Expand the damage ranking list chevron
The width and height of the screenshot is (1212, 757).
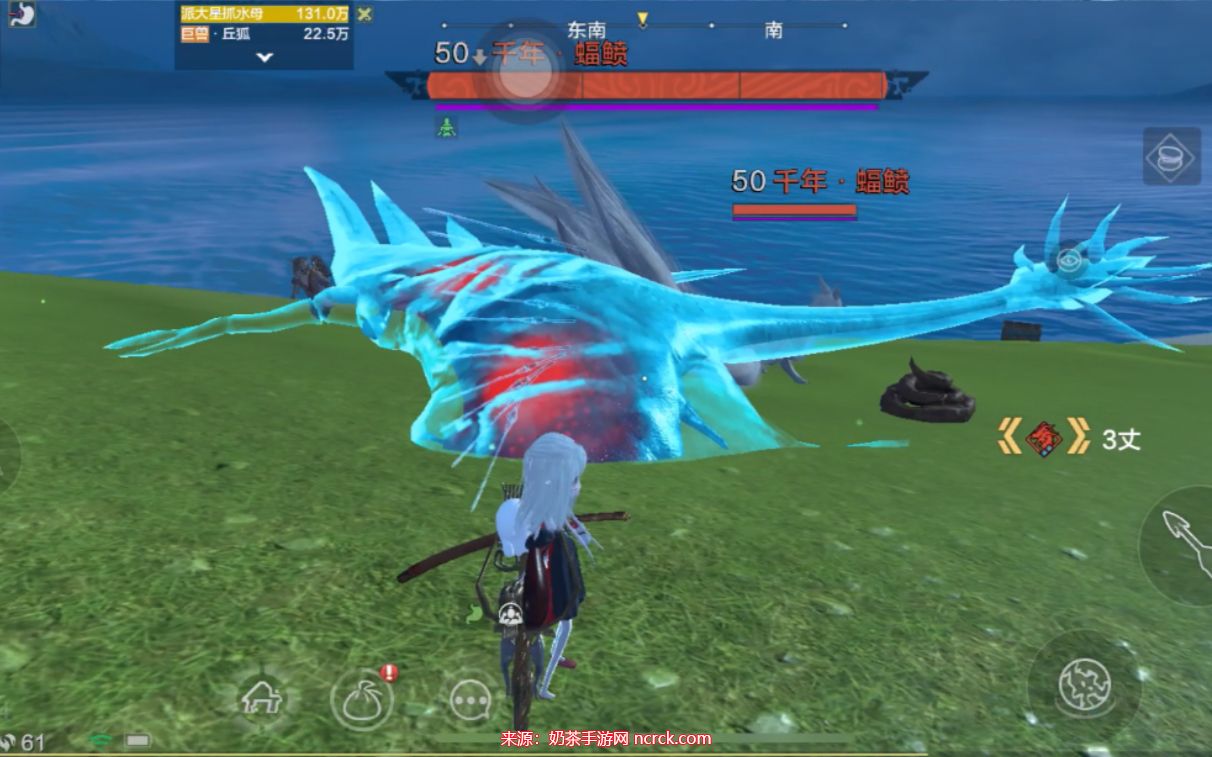(264, 57)
